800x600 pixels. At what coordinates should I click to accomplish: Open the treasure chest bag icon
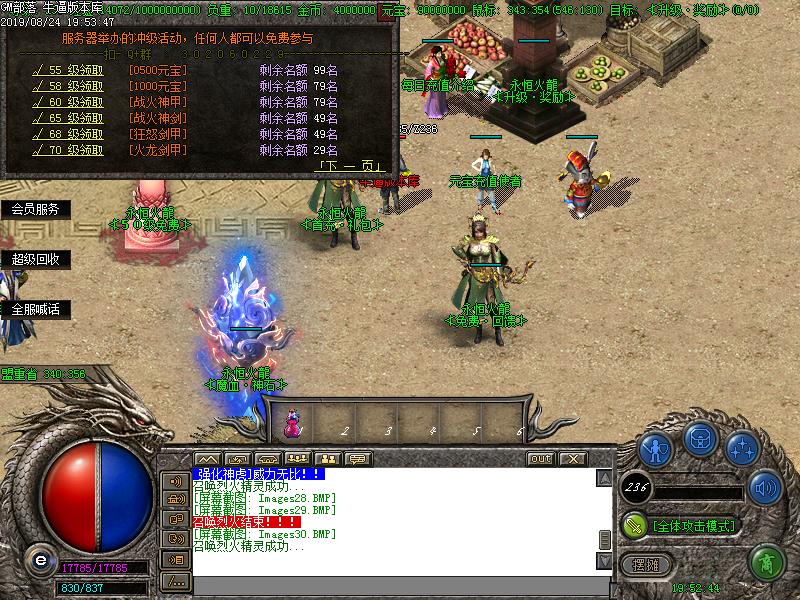(x=701, y=443)
